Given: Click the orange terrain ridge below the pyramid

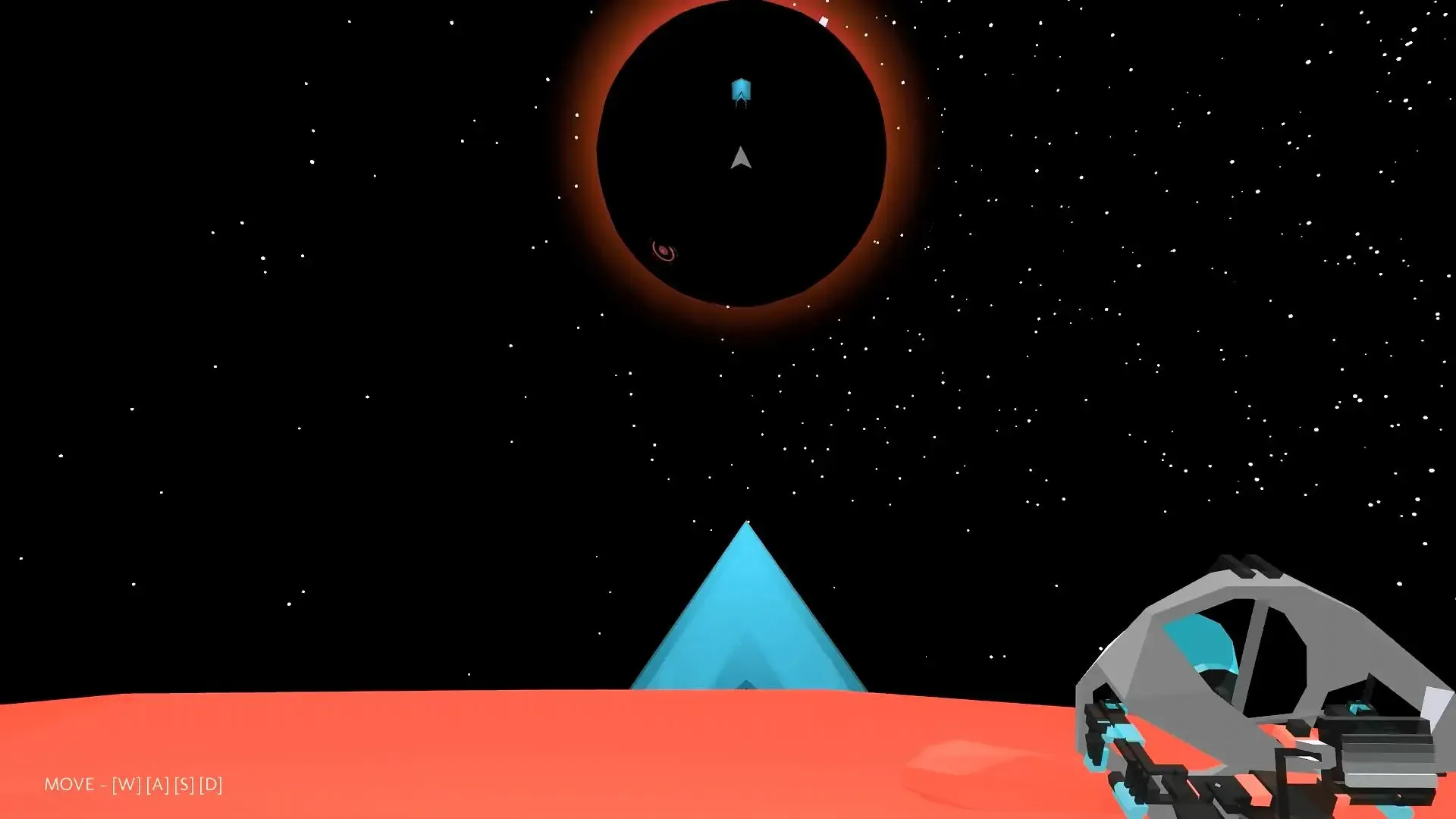Looking at the screenshot, I should click(x=747, y=720).
